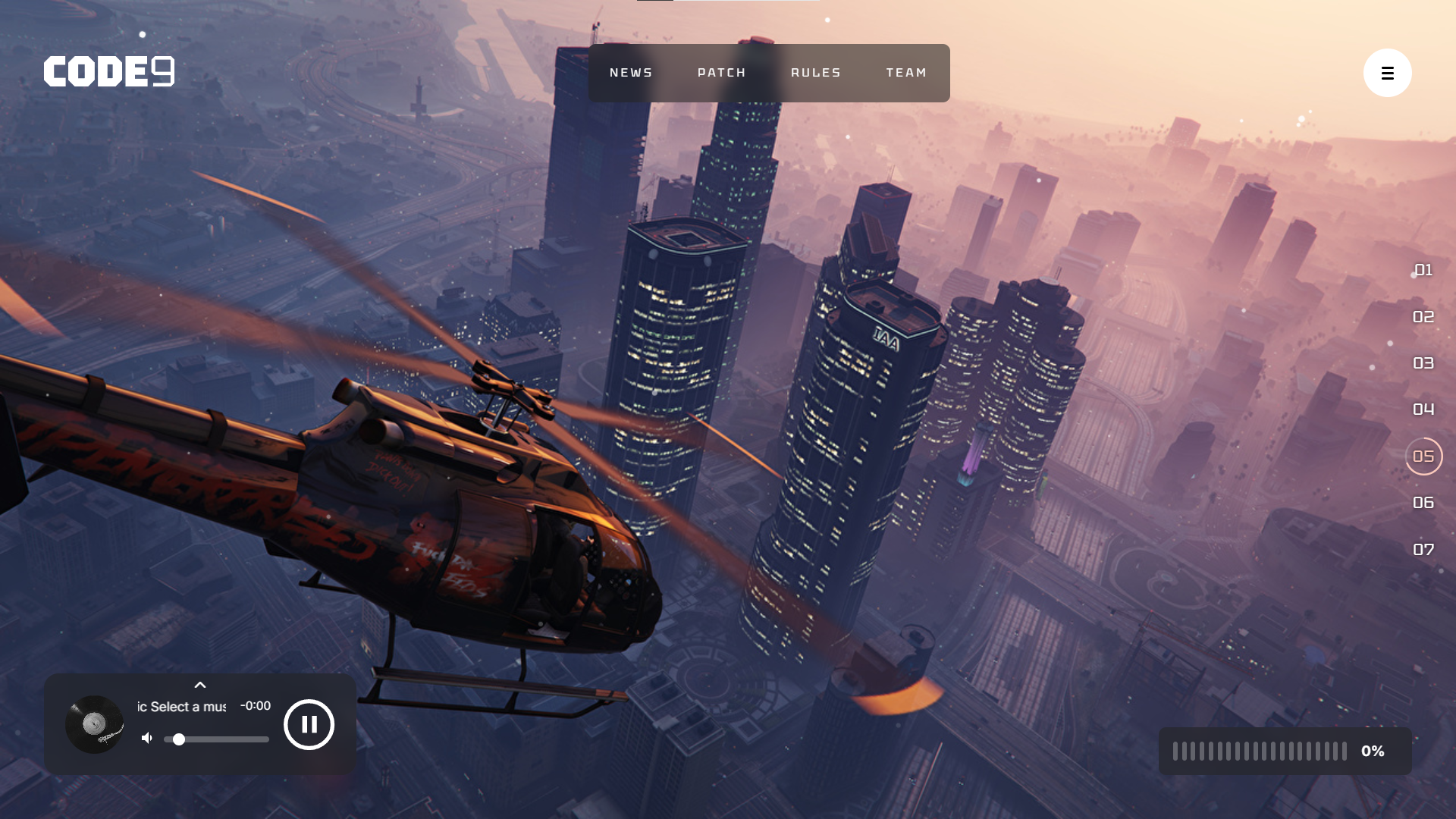This screenshot has width=1456, height=819.
Task: Pause the music with the pause icon
Action: coord(308,725)
